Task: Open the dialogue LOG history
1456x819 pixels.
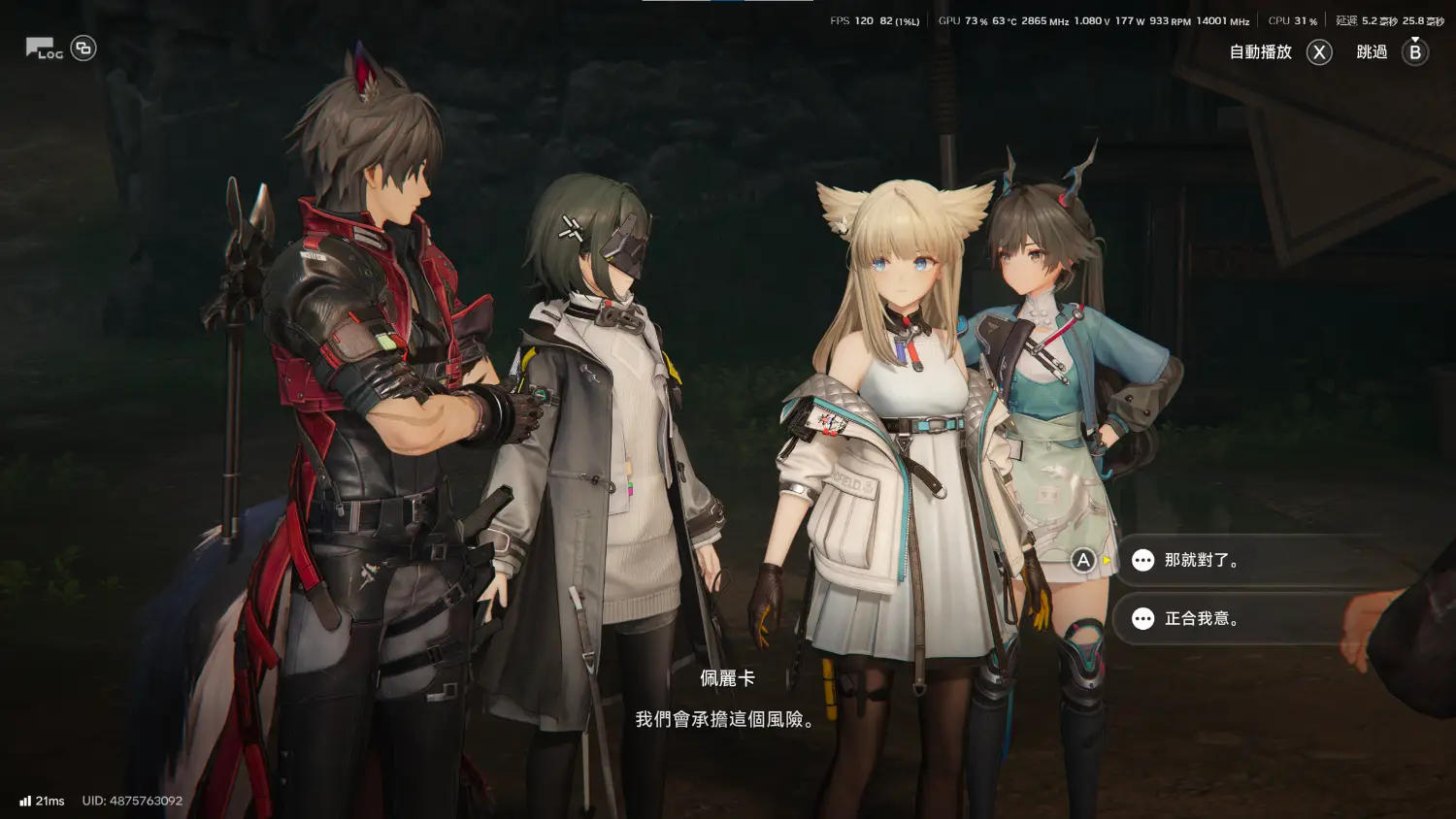Action: (x=44, y=49)
